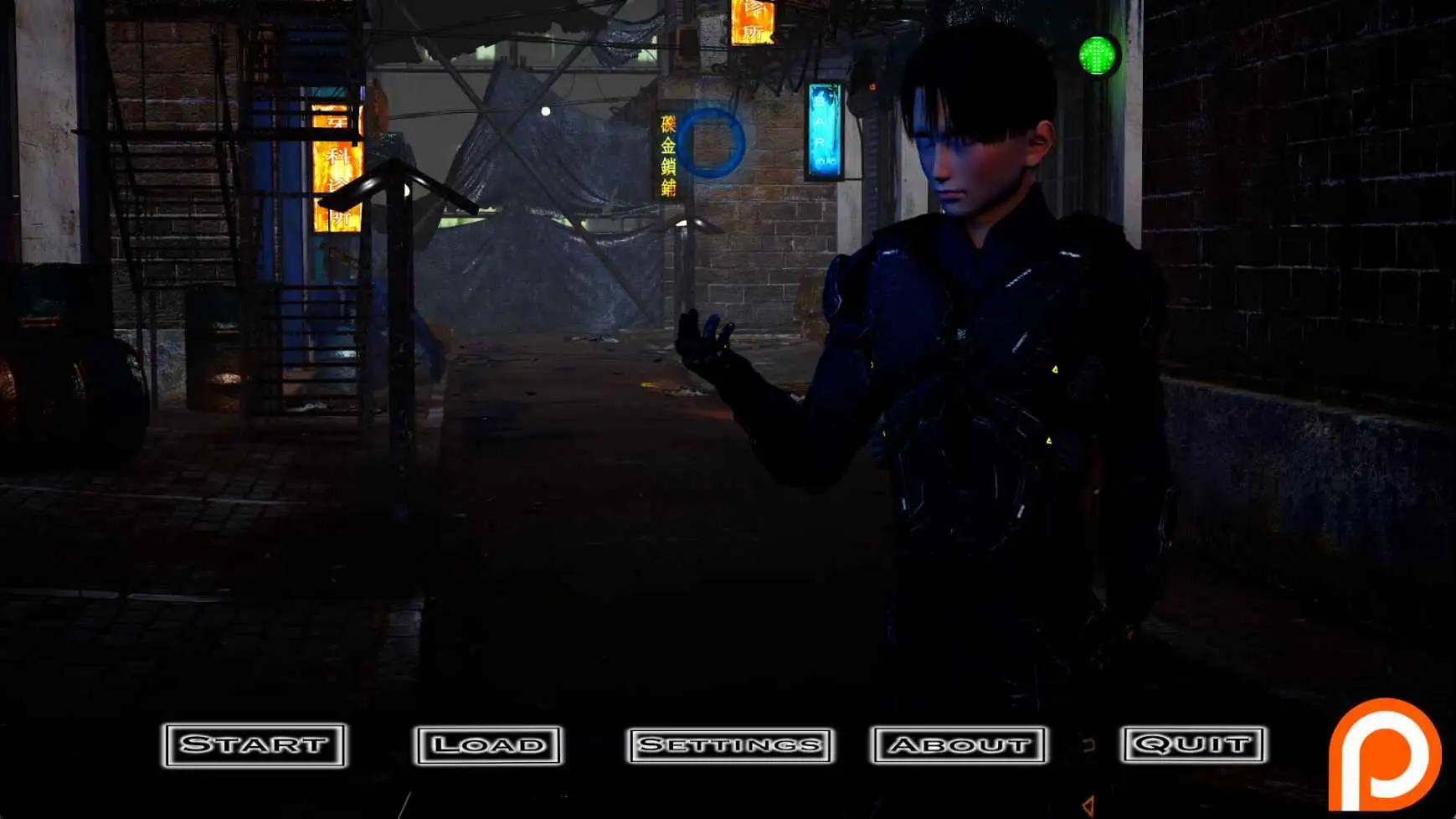
Task: Click the yellow Chinese shop sign
Action: 666,155
